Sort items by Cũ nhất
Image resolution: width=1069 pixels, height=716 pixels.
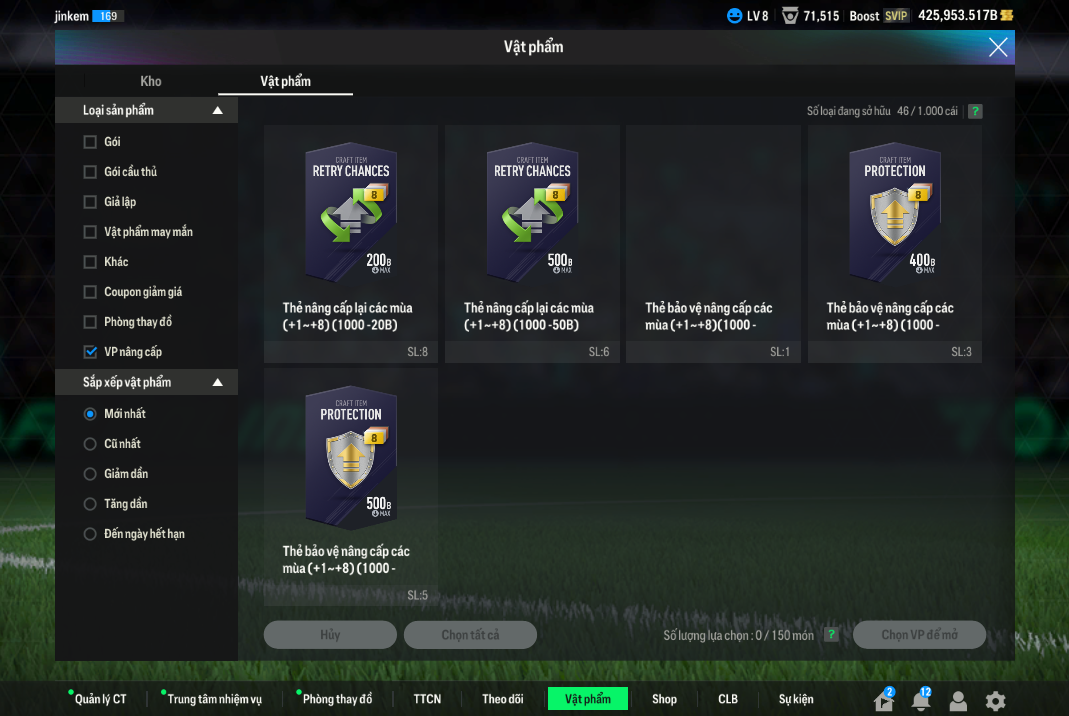tap(90, 444)
